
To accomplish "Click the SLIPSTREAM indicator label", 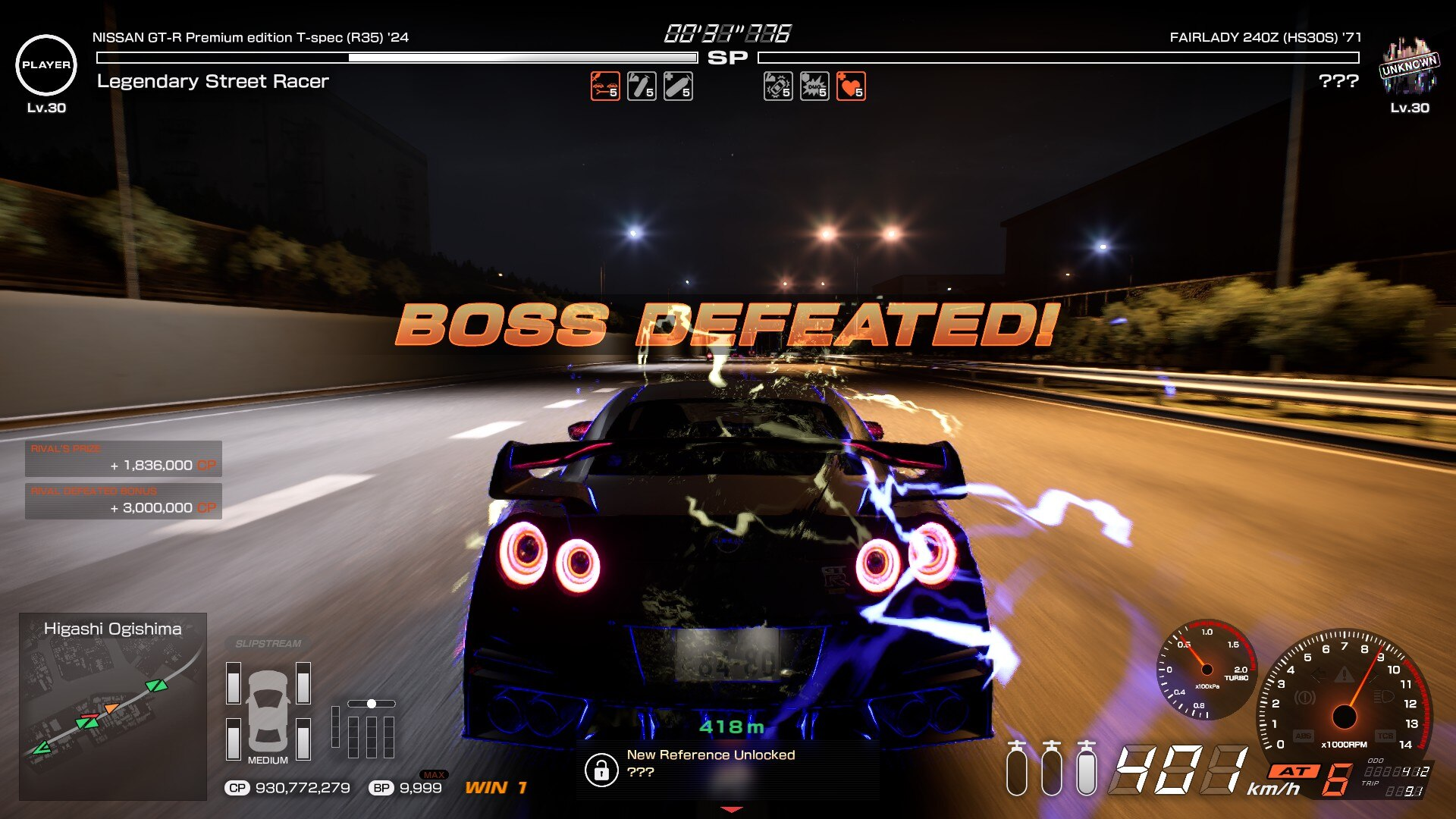I will (x=268, y=644).
